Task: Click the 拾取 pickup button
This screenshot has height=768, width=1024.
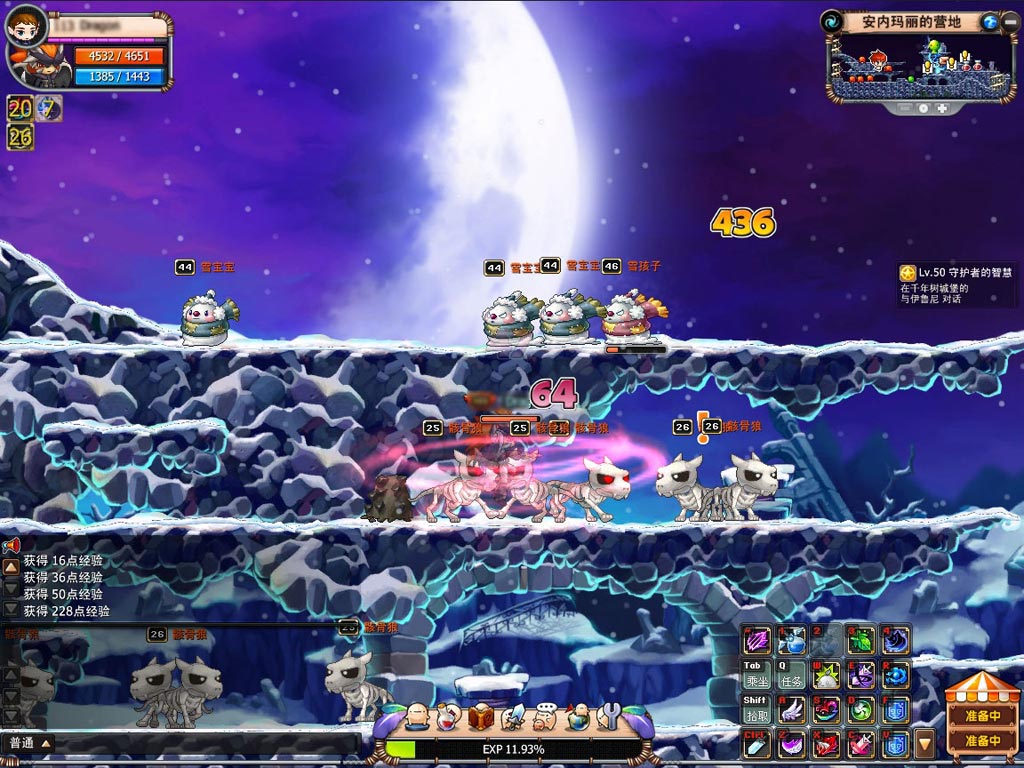Action: 756,710
